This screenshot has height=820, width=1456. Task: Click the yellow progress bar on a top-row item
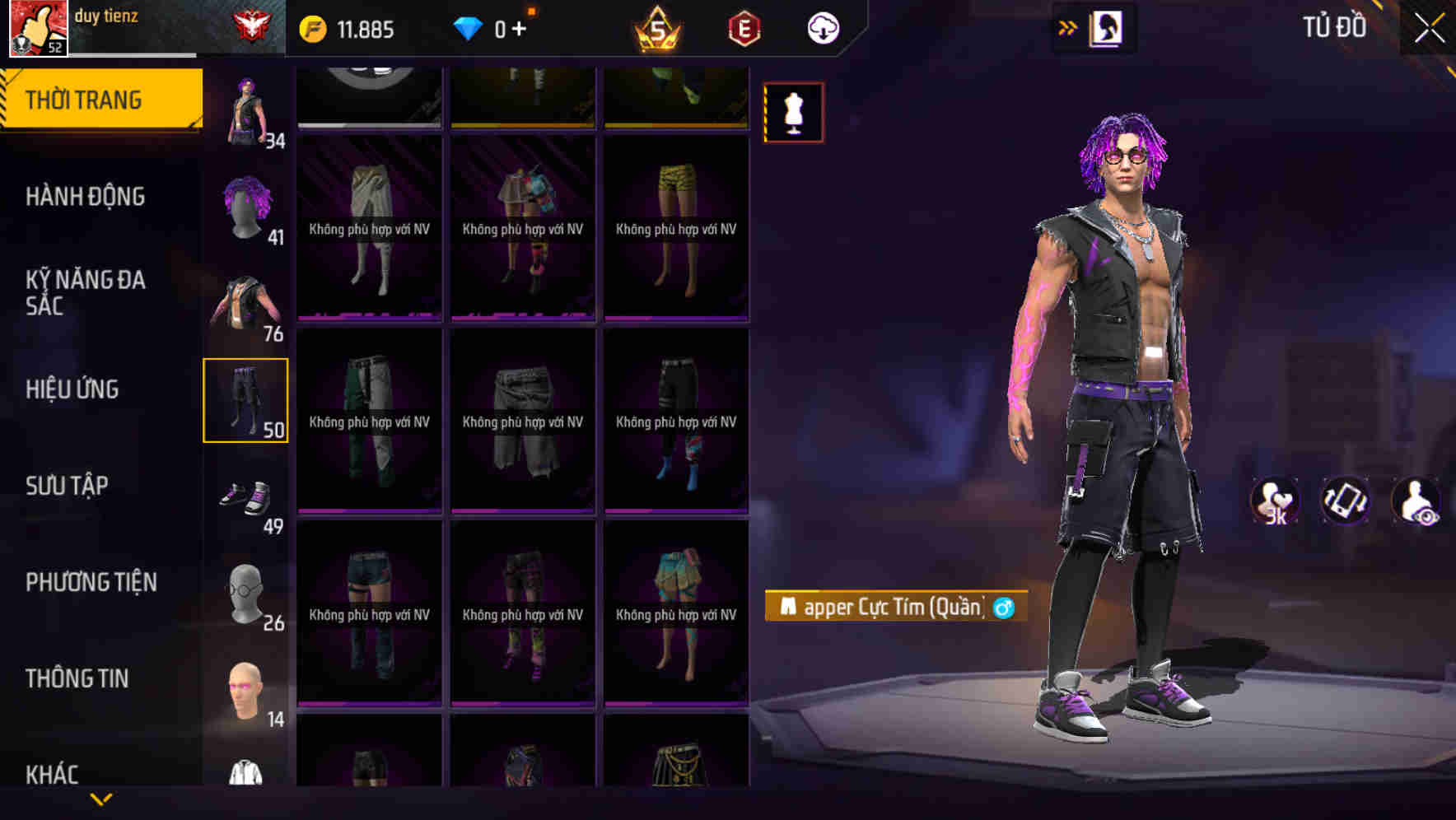tap(522, 126)
